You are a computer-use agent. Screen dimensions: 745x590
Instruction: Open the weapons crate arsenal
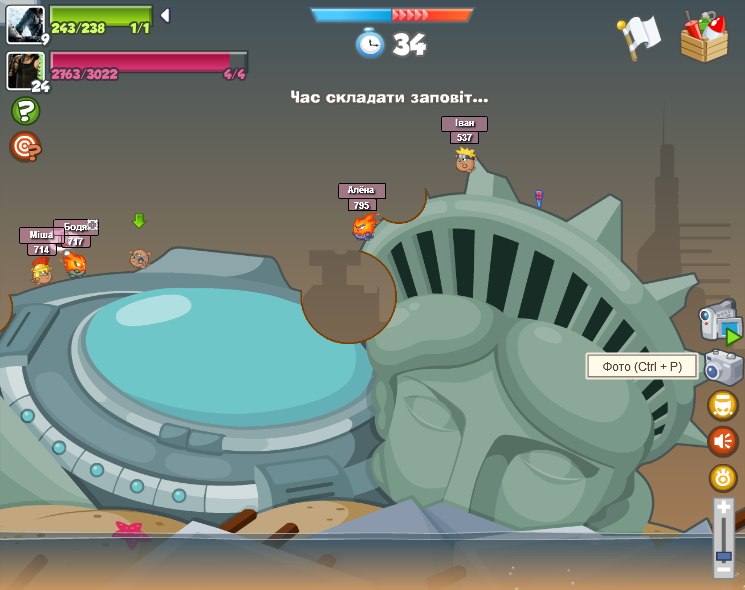pyautogui.click(x=704, y=38)
